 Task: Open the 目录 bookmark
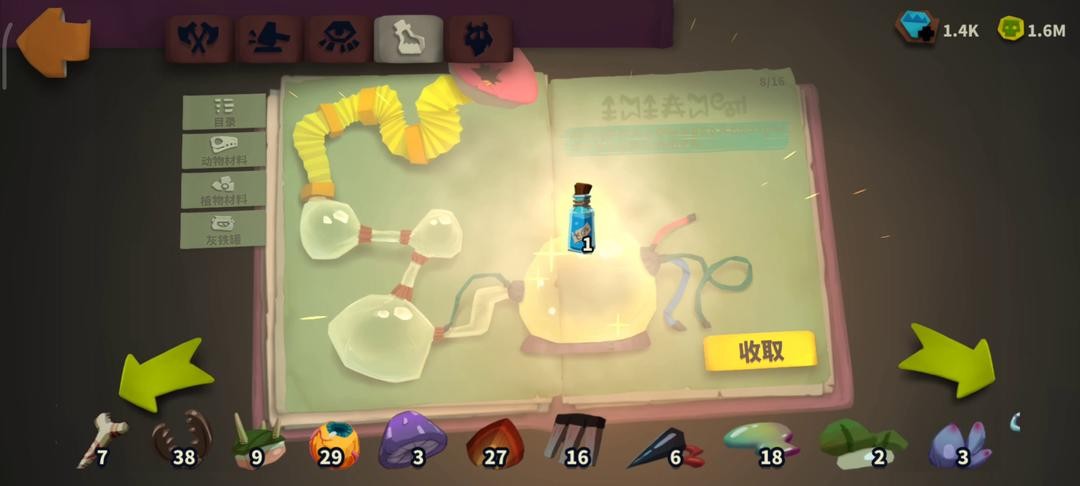click(x=224, y=112)
